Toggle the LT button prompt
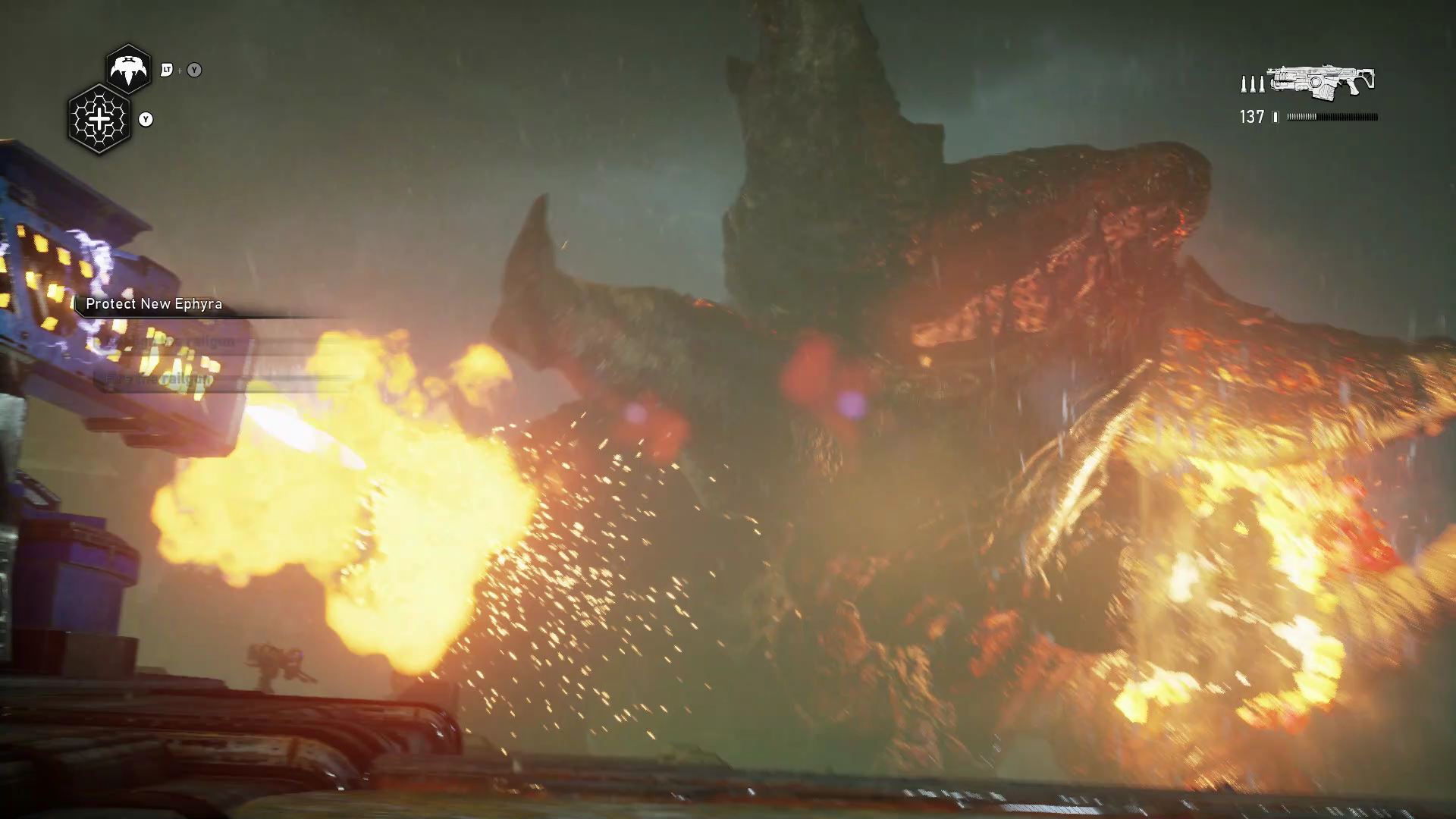 tap(168, 70)
